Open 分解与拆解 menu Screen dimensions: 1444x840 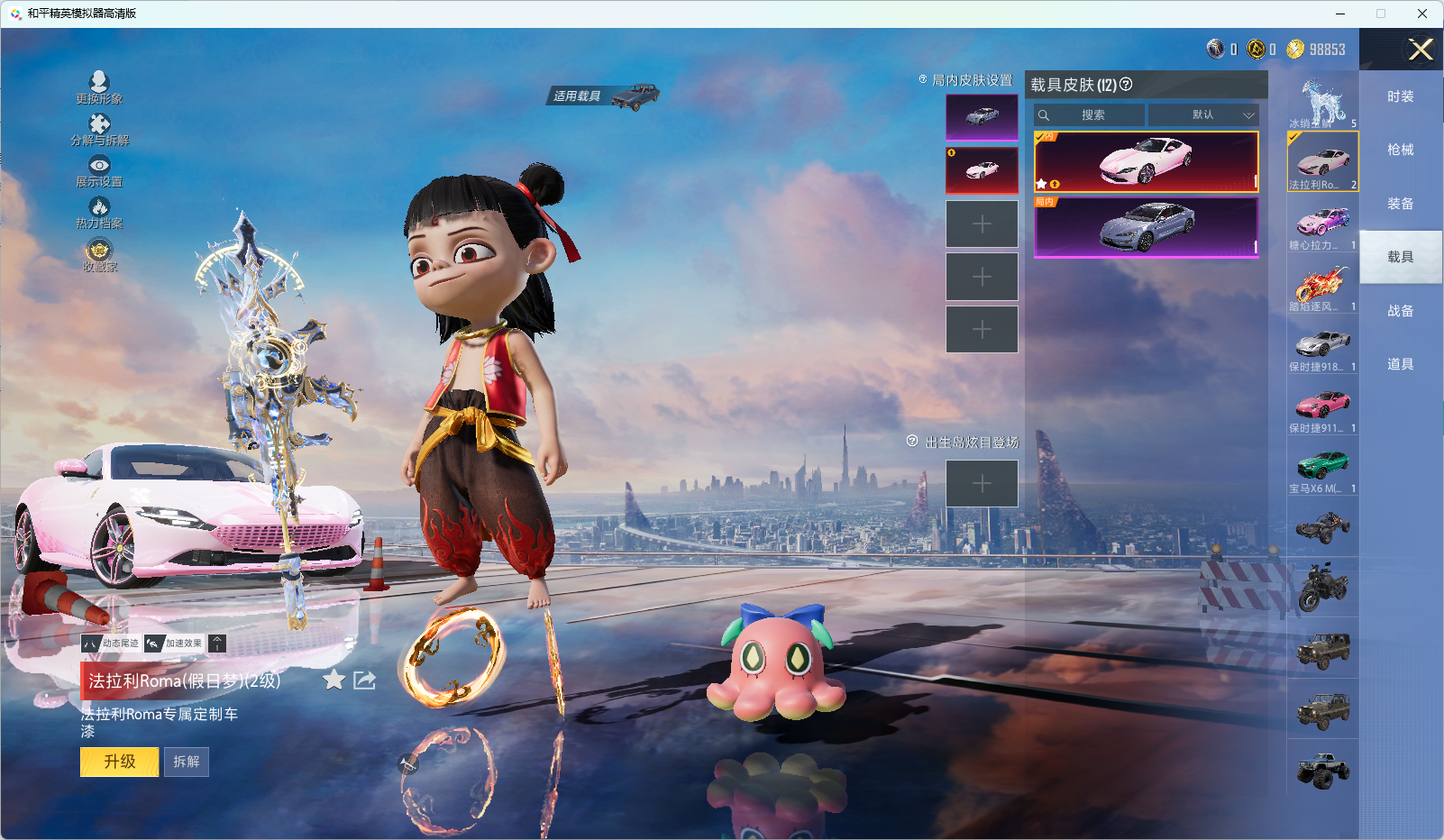tap(99, 129)
